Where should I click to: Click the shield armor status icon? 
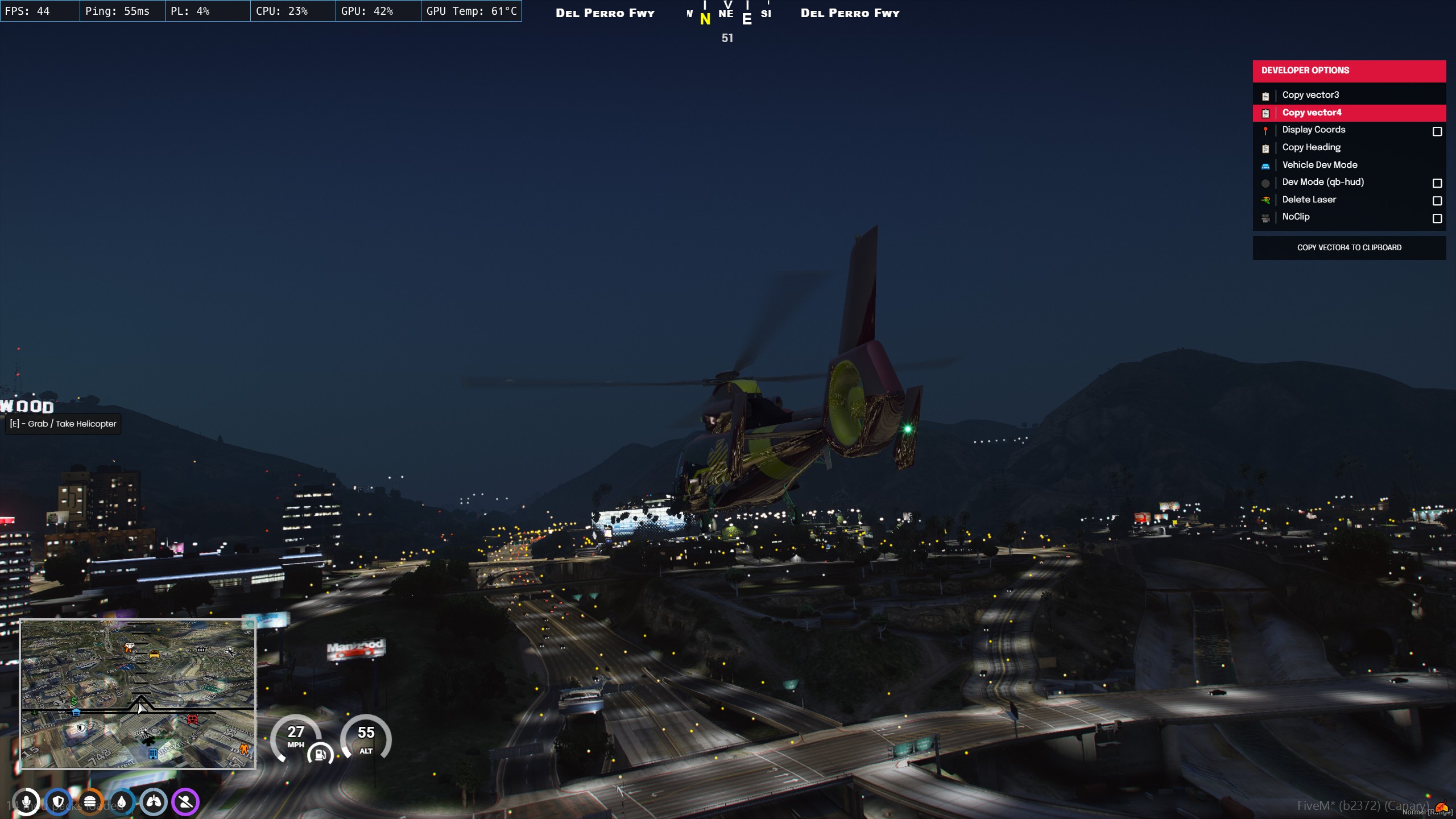[x=58, y=802]
